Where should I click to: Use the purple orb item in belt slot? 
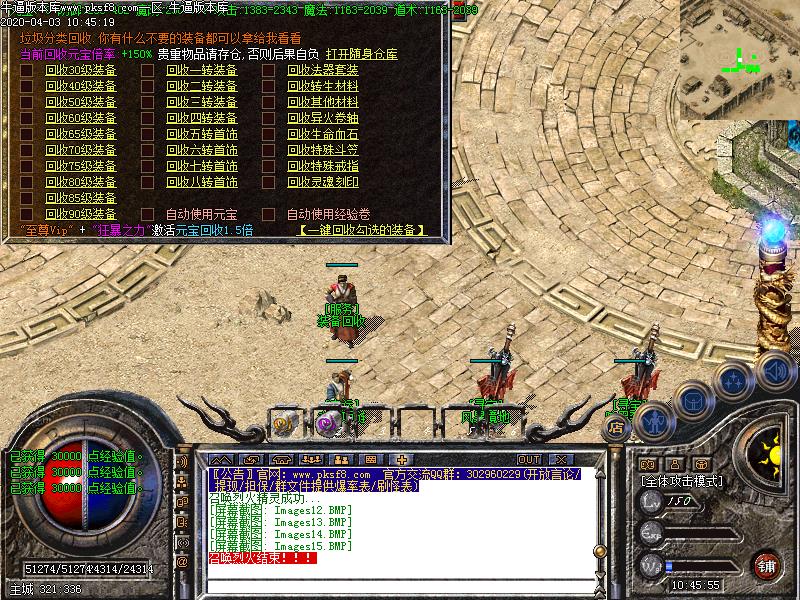[324, 423]
